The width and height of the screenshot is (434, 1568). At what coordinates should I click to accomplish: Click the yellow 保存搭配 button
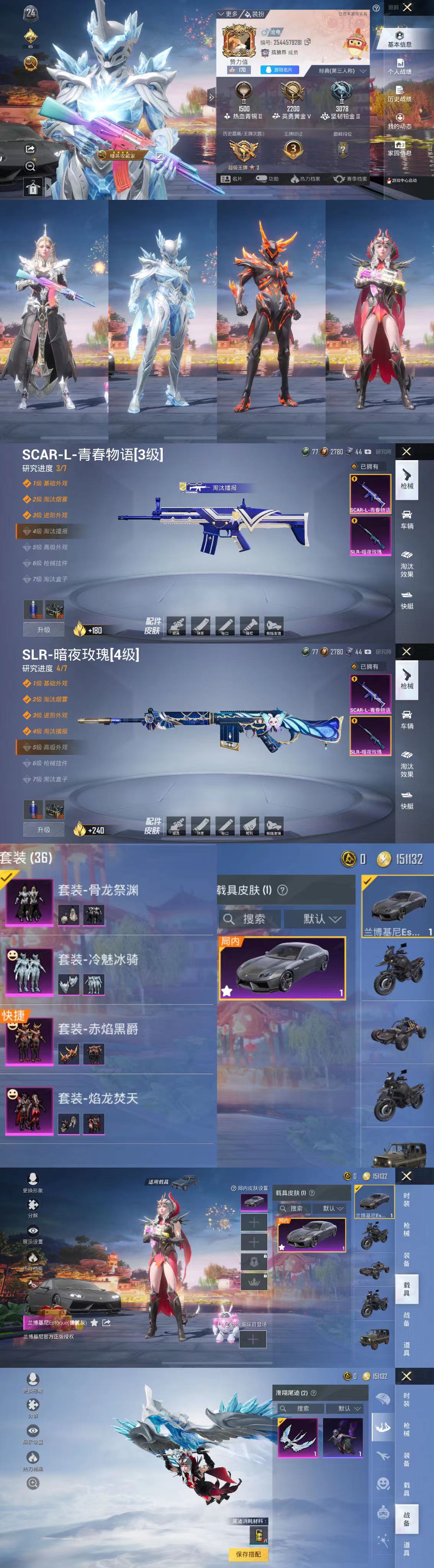[x=248, y=1554]
